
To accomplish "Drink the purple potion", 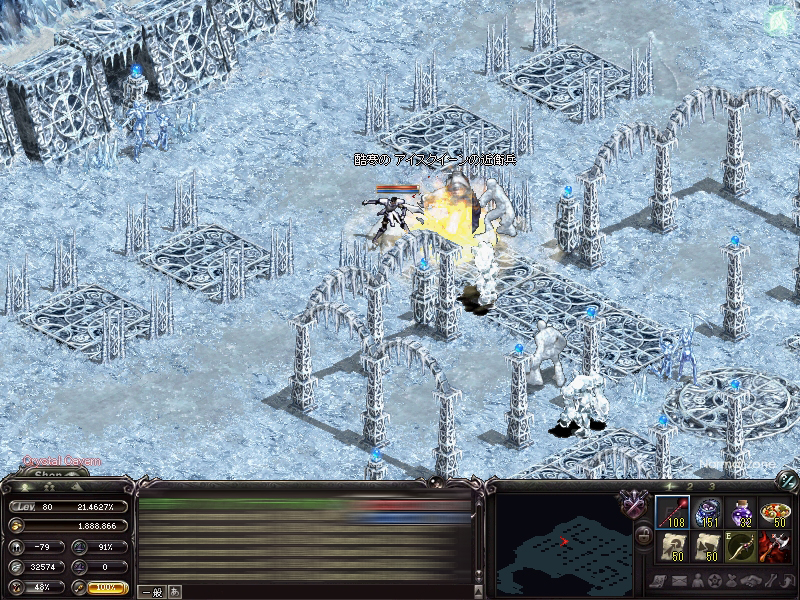I will pos(740,514).
